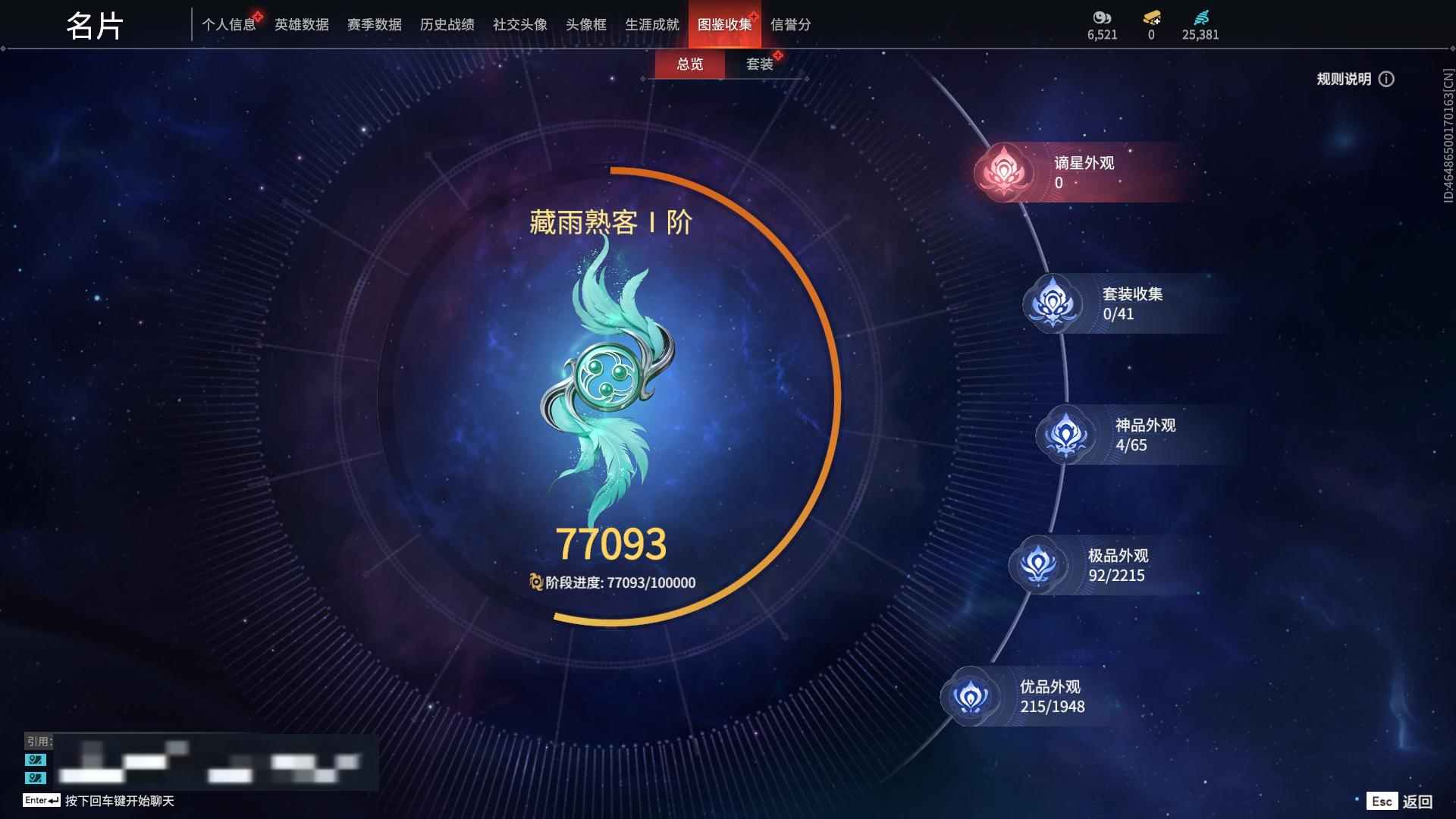Click the 神品外观 flower icon
Viewport: 1456px width, 819px height.
pyautogui.click(x=1068, y=435)
